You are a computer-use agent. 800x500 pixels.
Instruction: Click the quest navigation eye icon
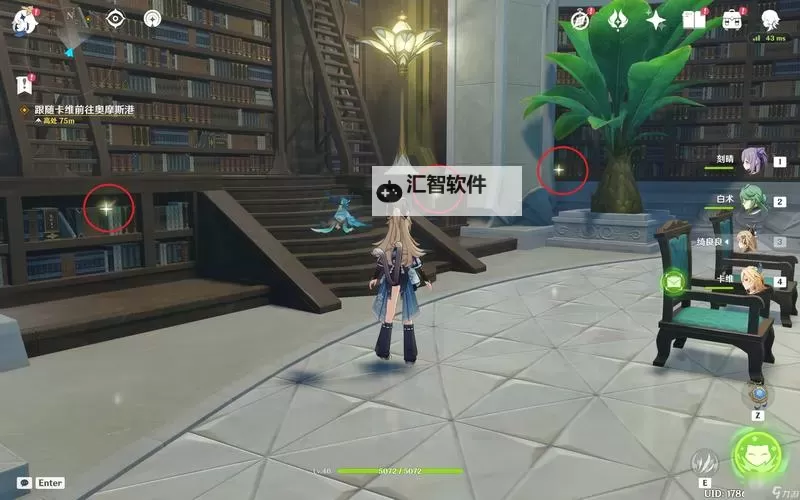point(115,18)
